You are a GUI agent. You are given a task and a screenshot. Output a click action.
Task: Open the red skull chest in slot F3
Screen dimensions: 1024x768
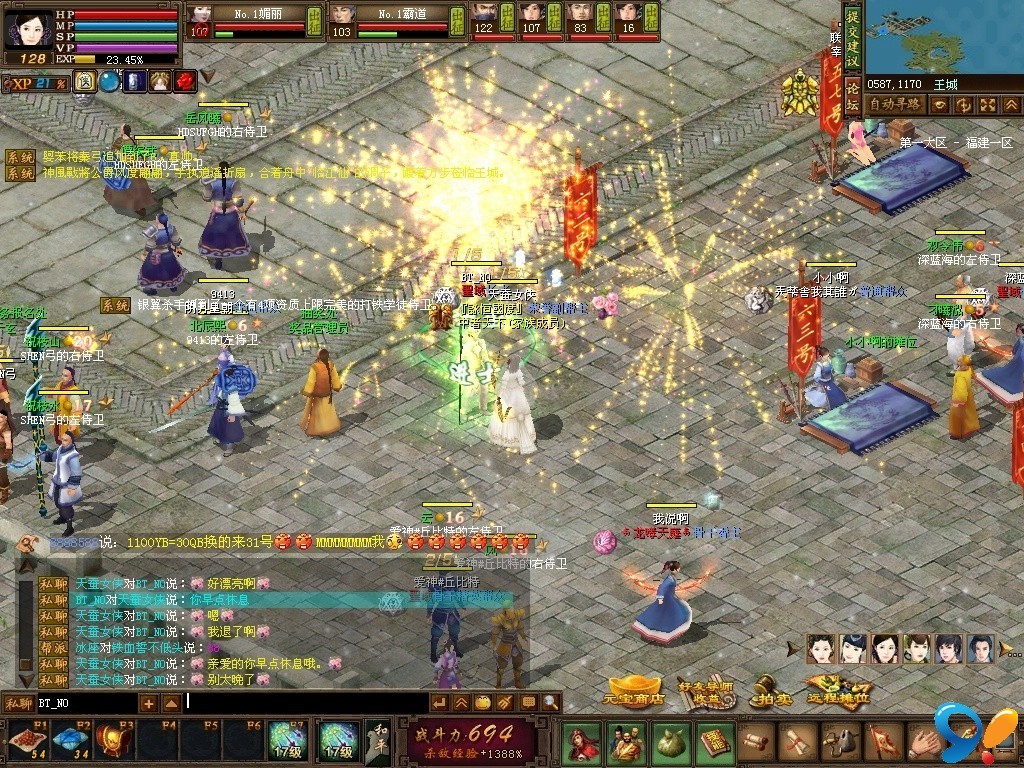click(x=115, y=741)
